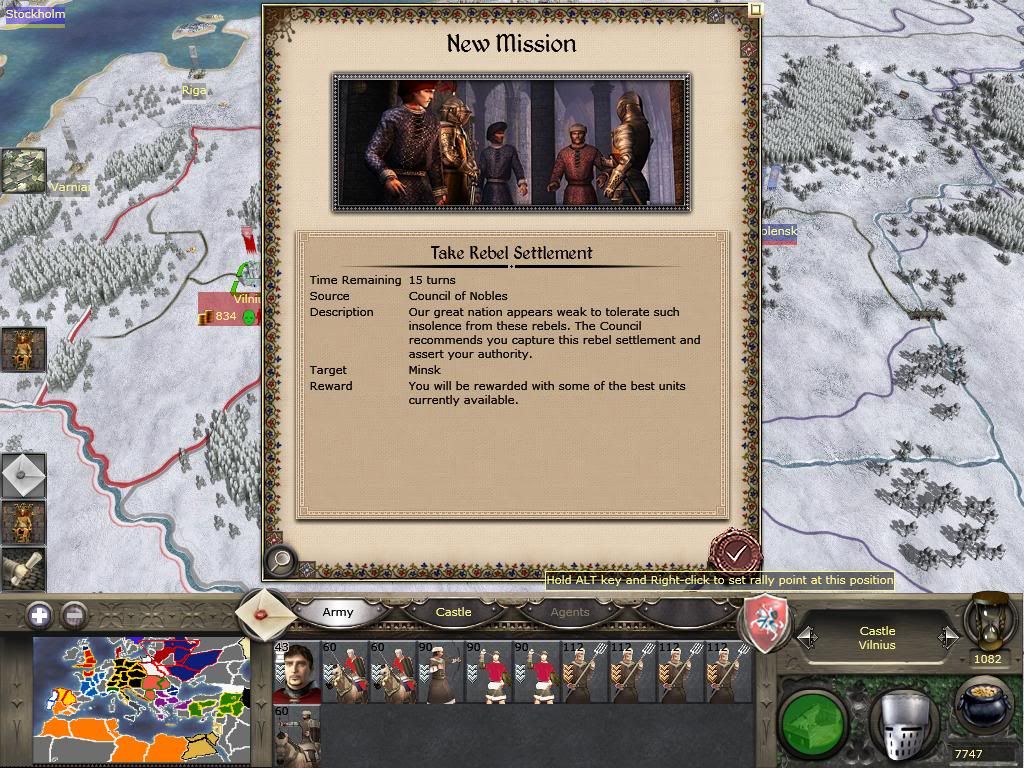The width and height of the screenshot is (1024, 768).
Task: Open the sealed envelope event notification
Action: (x=23, y=475)
